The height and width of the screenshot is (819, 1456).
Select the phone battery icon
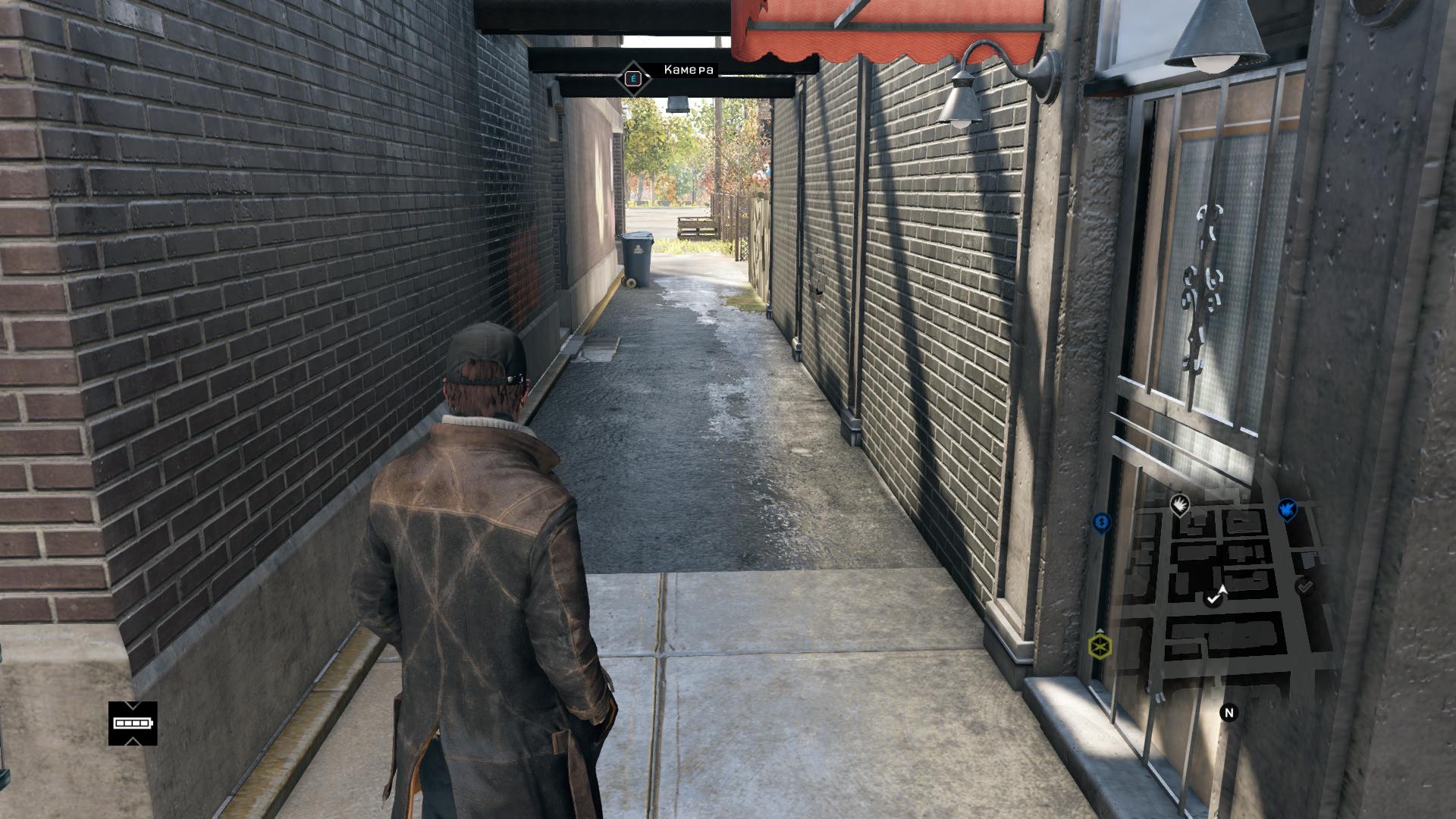133,723
